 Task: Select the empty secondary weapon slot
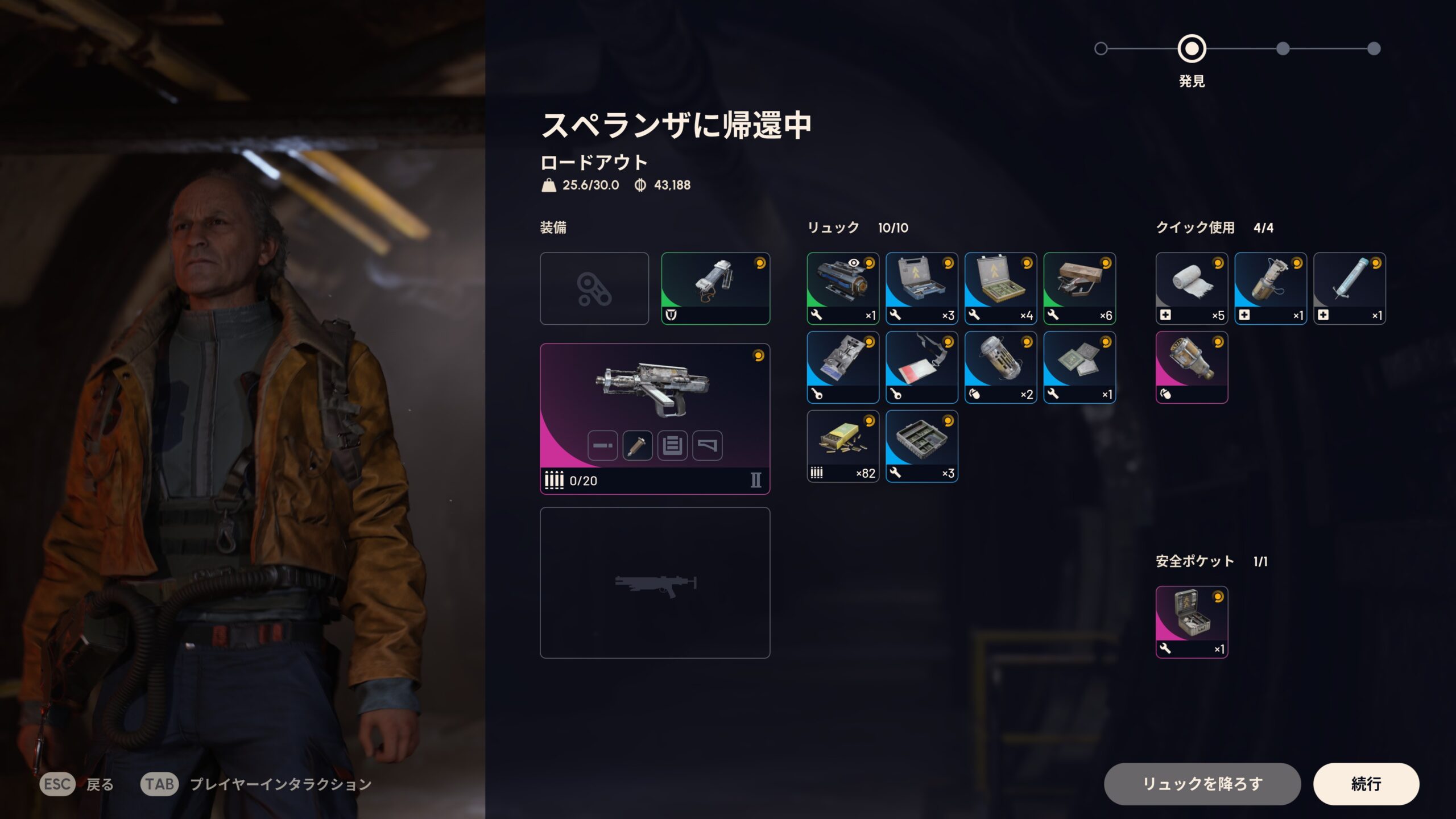(x=655, y=582)
